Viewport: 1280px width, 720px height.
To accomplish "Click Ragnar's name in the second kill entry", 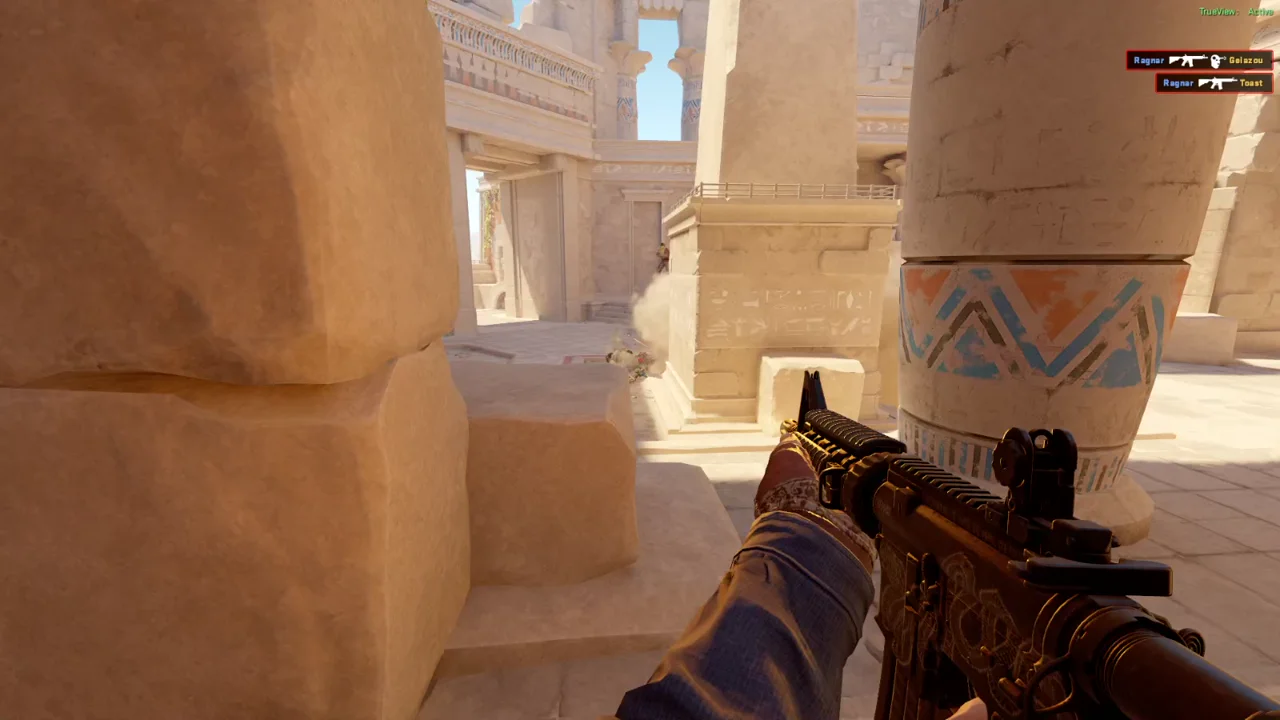I will (x=1178, y=82).
